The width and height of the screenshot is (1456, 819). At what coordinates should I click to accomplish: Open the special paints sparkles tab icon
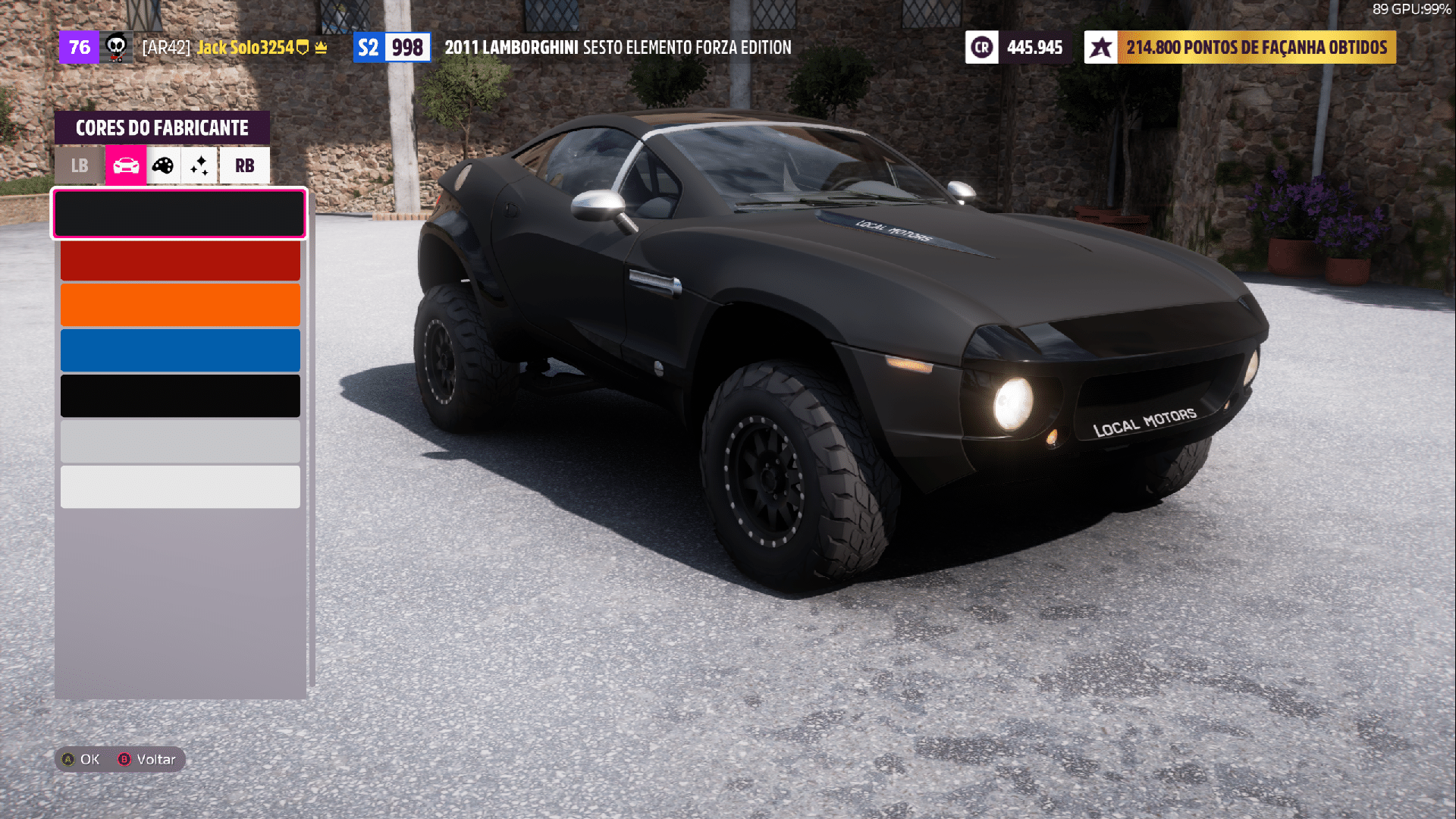[x=199, y=165]
